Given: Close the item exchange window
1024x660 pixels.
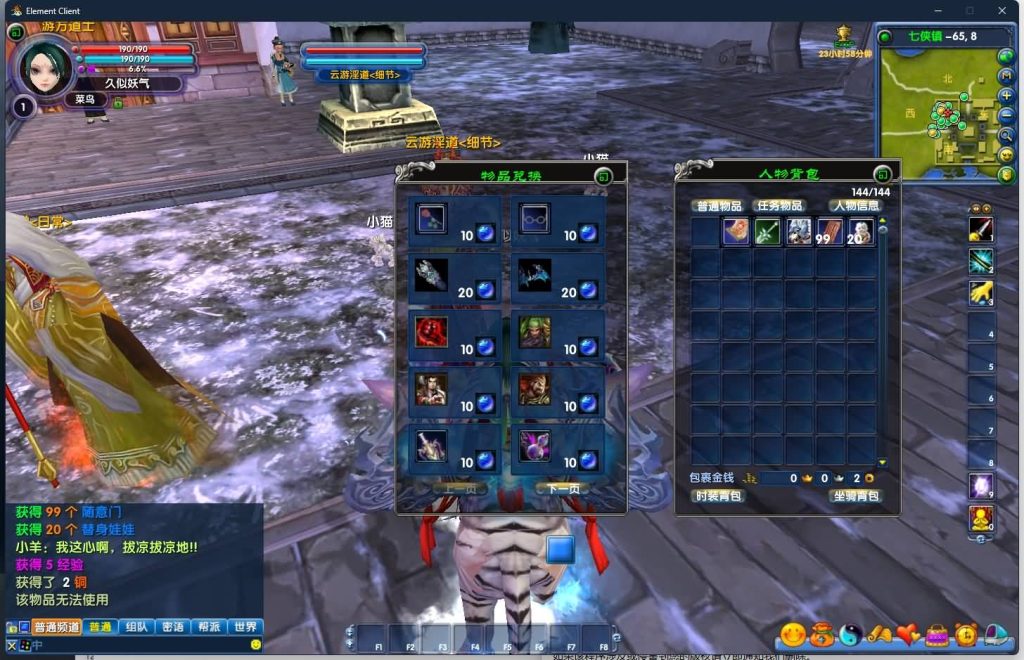Looking at the screenshot, I should point(603,177).
